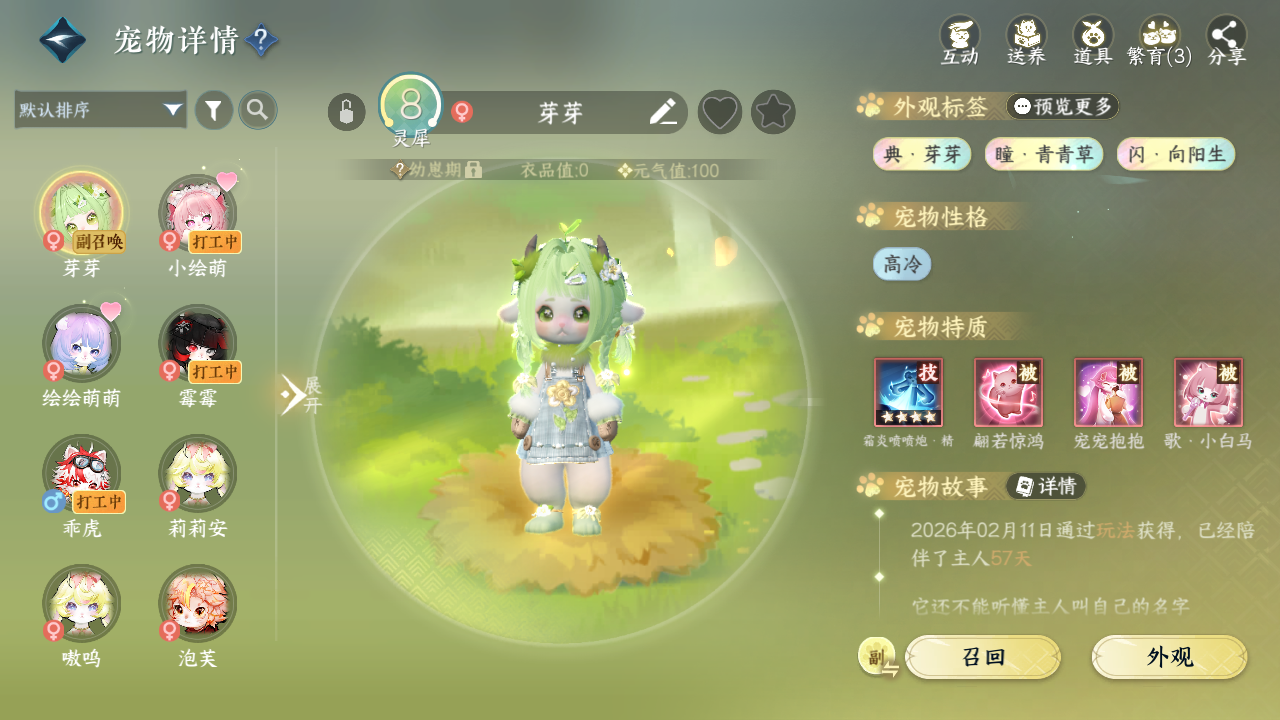Open pet story 详情 details

tap(1046, 486)
